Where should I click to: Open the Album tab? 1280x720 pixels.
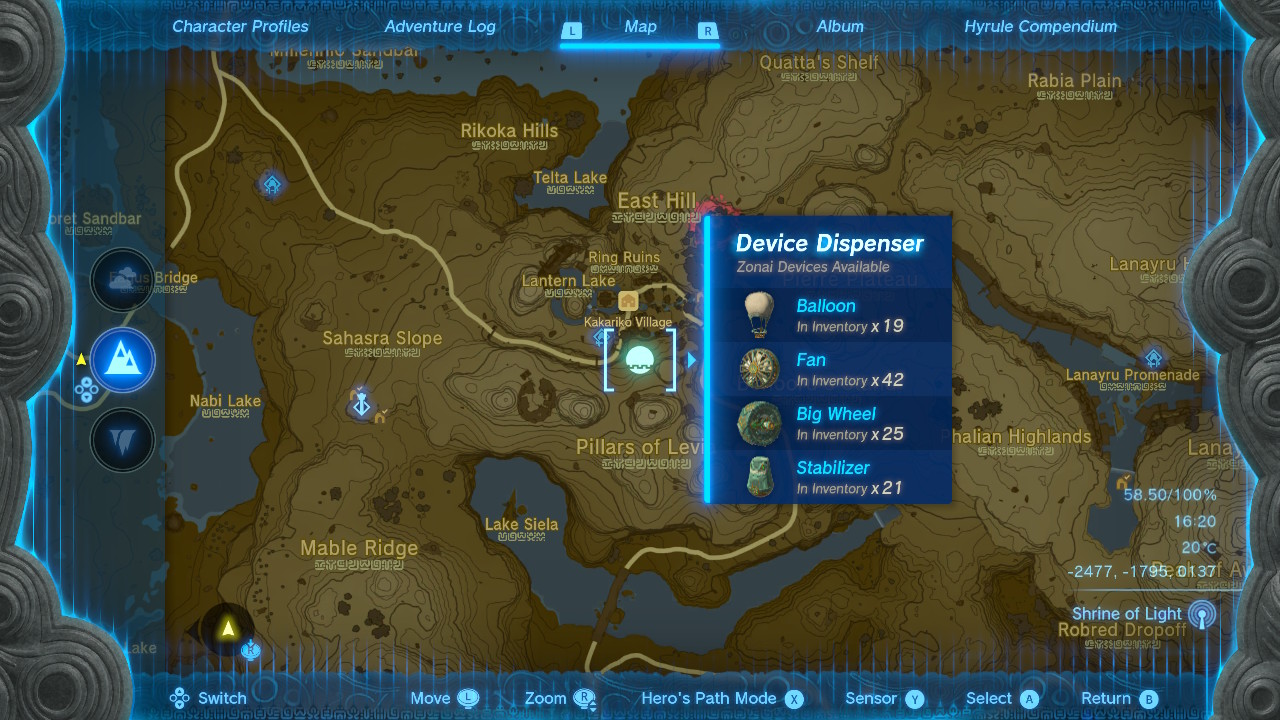coord(840,27)
